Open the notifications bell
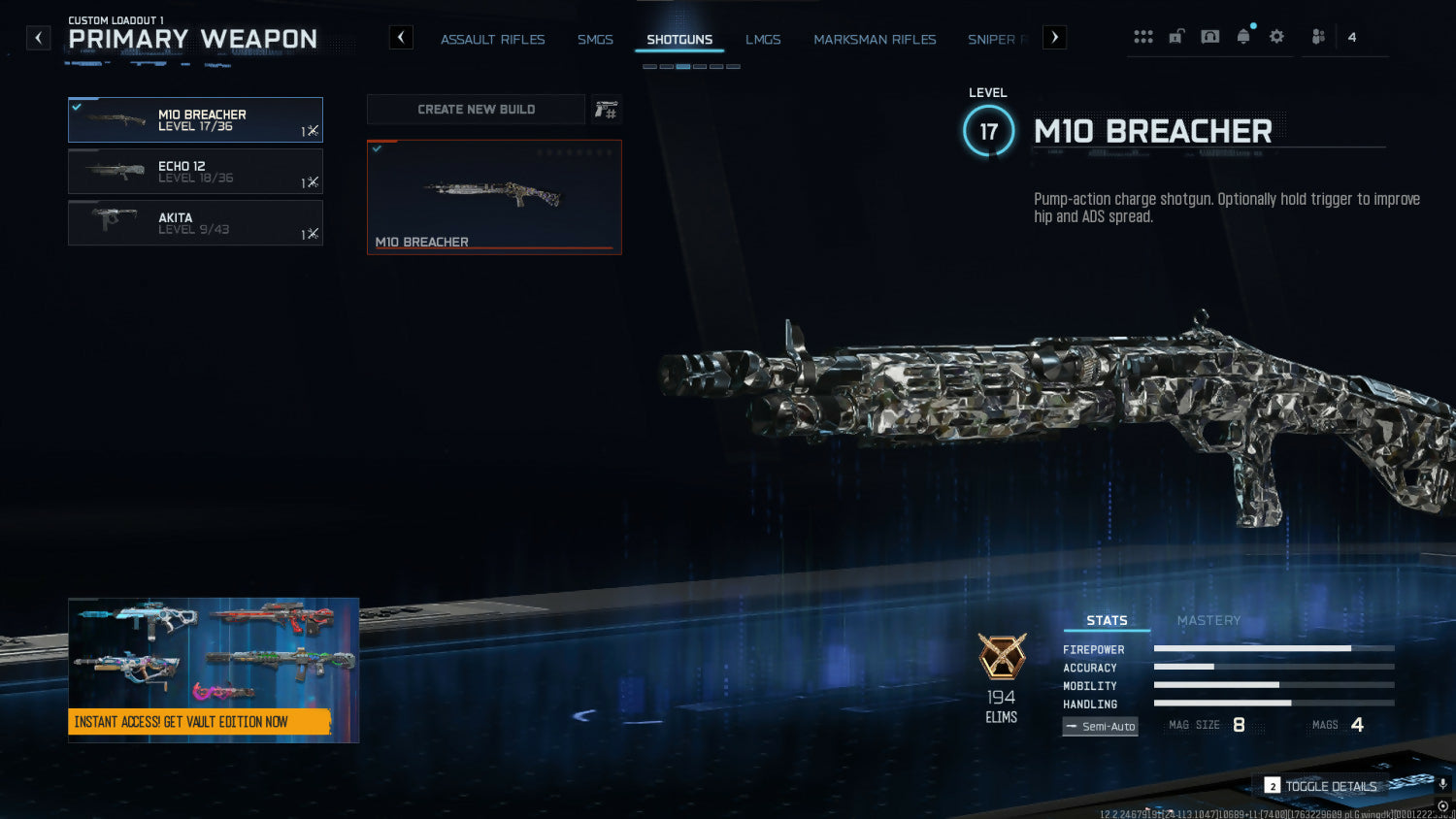Viewport: 1456px width, 819px height. click(1243, 37)
